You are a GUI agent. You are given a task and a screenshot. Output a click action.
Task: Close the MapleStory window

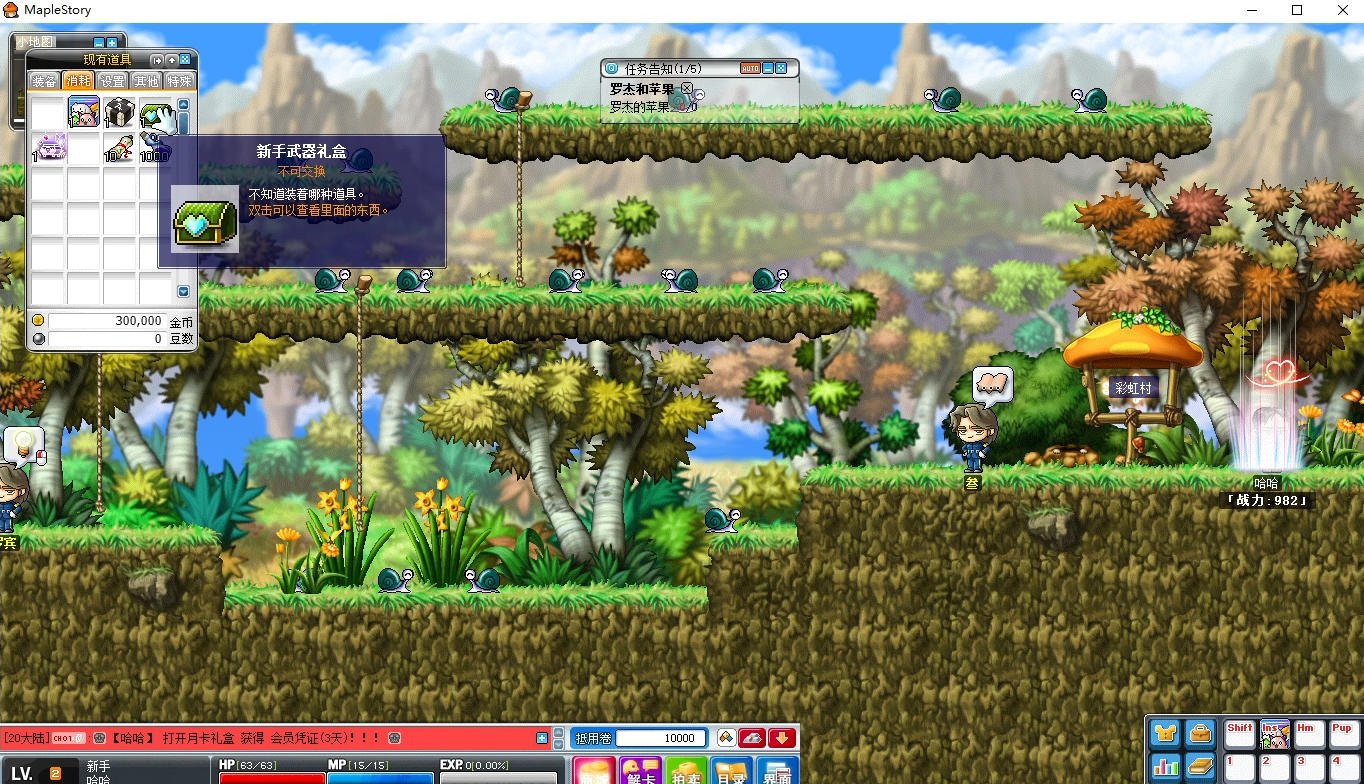click(x=1341, y=10)
